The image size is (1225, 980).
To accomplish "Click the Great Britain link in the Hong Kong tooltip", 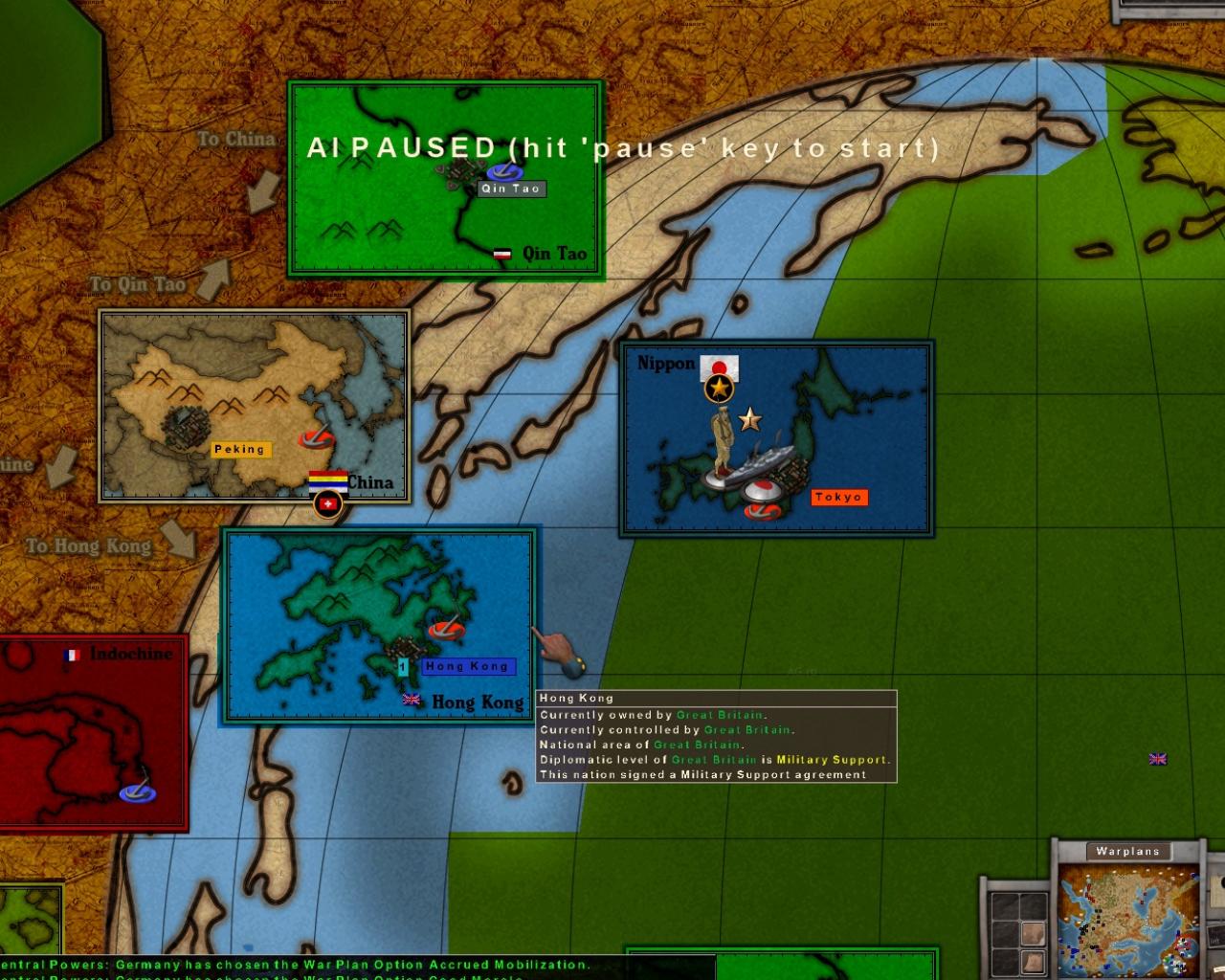I will [x=720, y=714].
